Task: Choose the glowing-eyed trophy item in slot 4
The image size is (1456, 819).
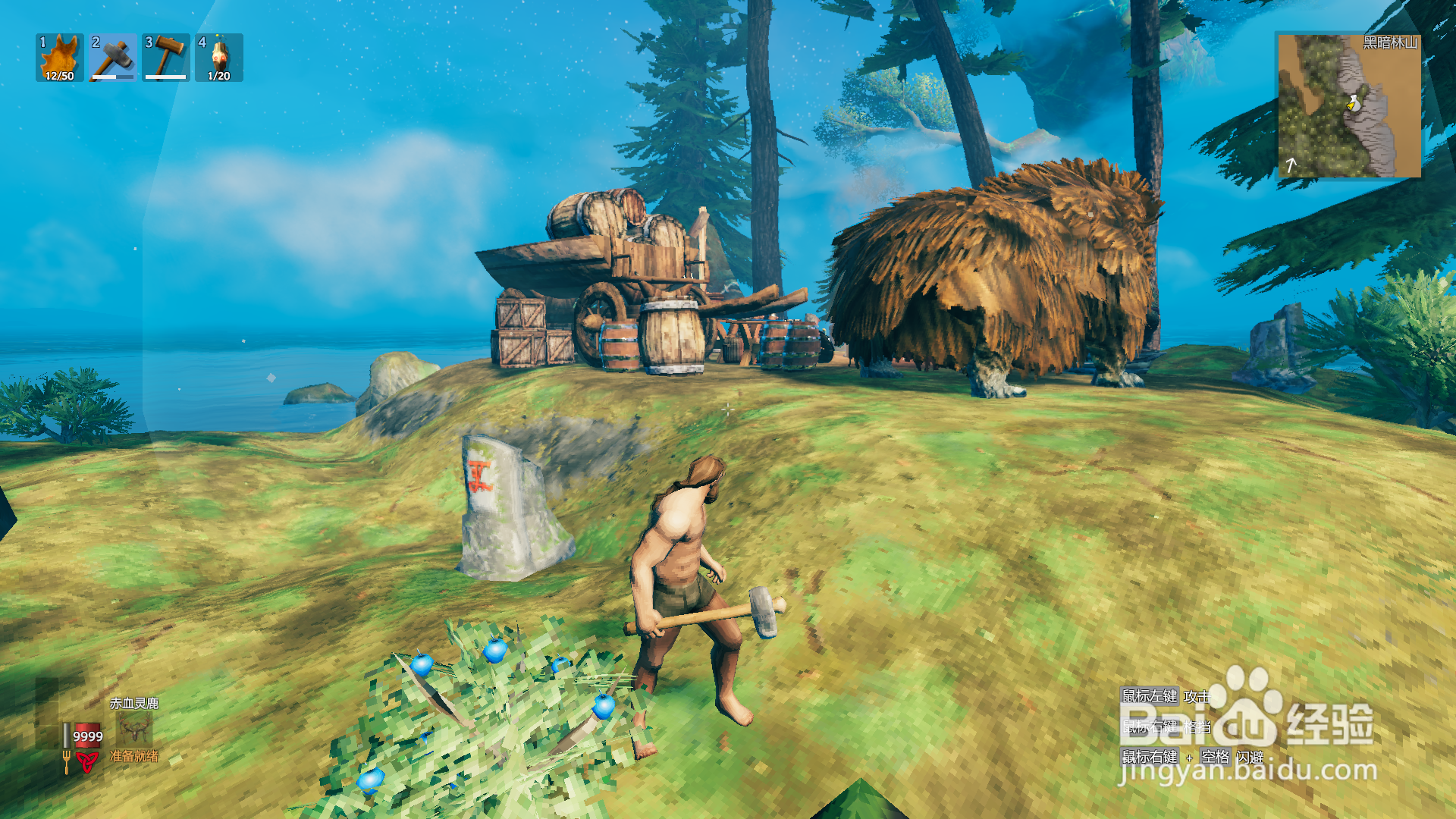Action: pyautogui.click(x=219, y=58)
